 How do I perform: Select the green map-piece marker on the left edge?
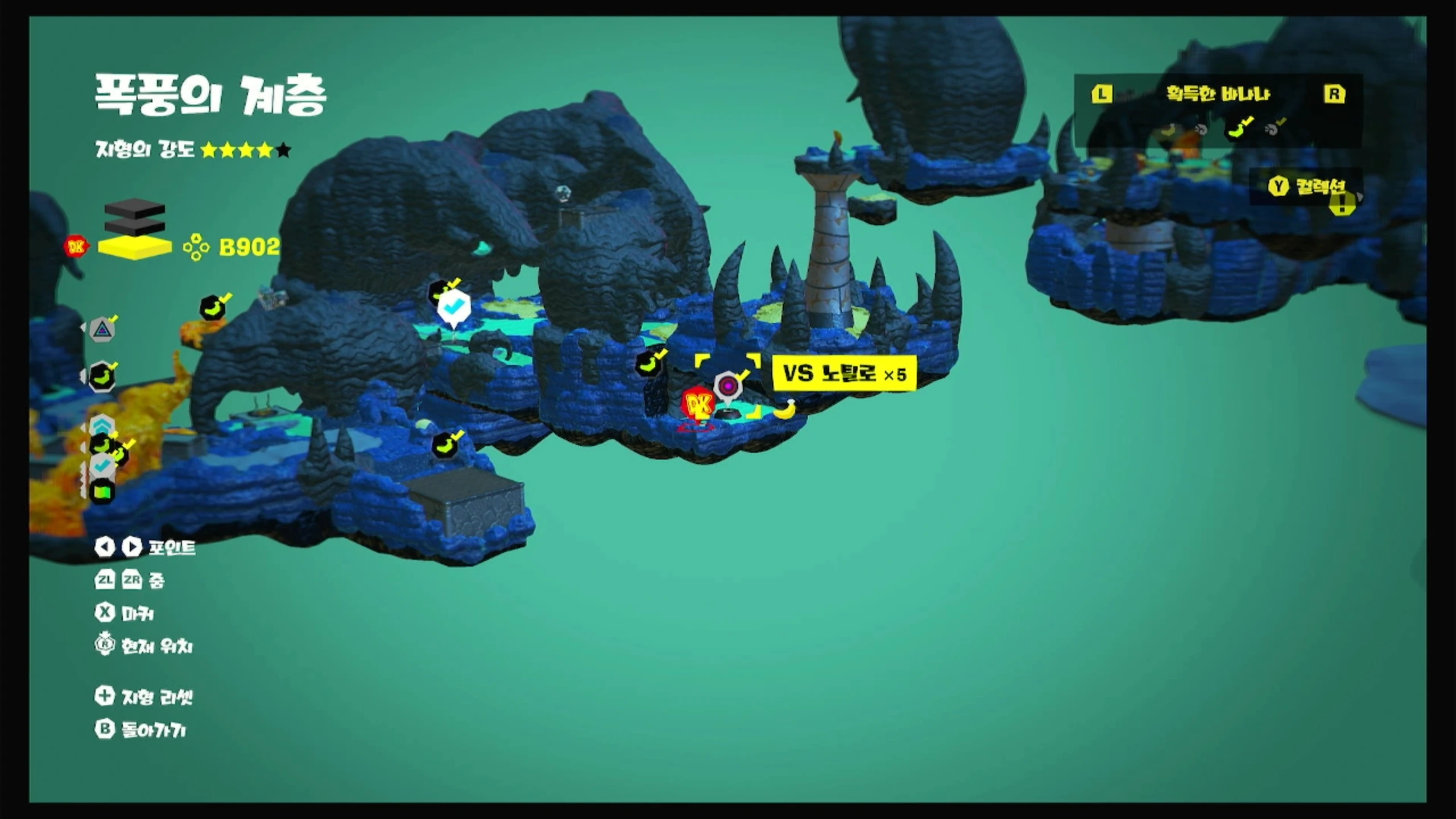coord(102,491)
